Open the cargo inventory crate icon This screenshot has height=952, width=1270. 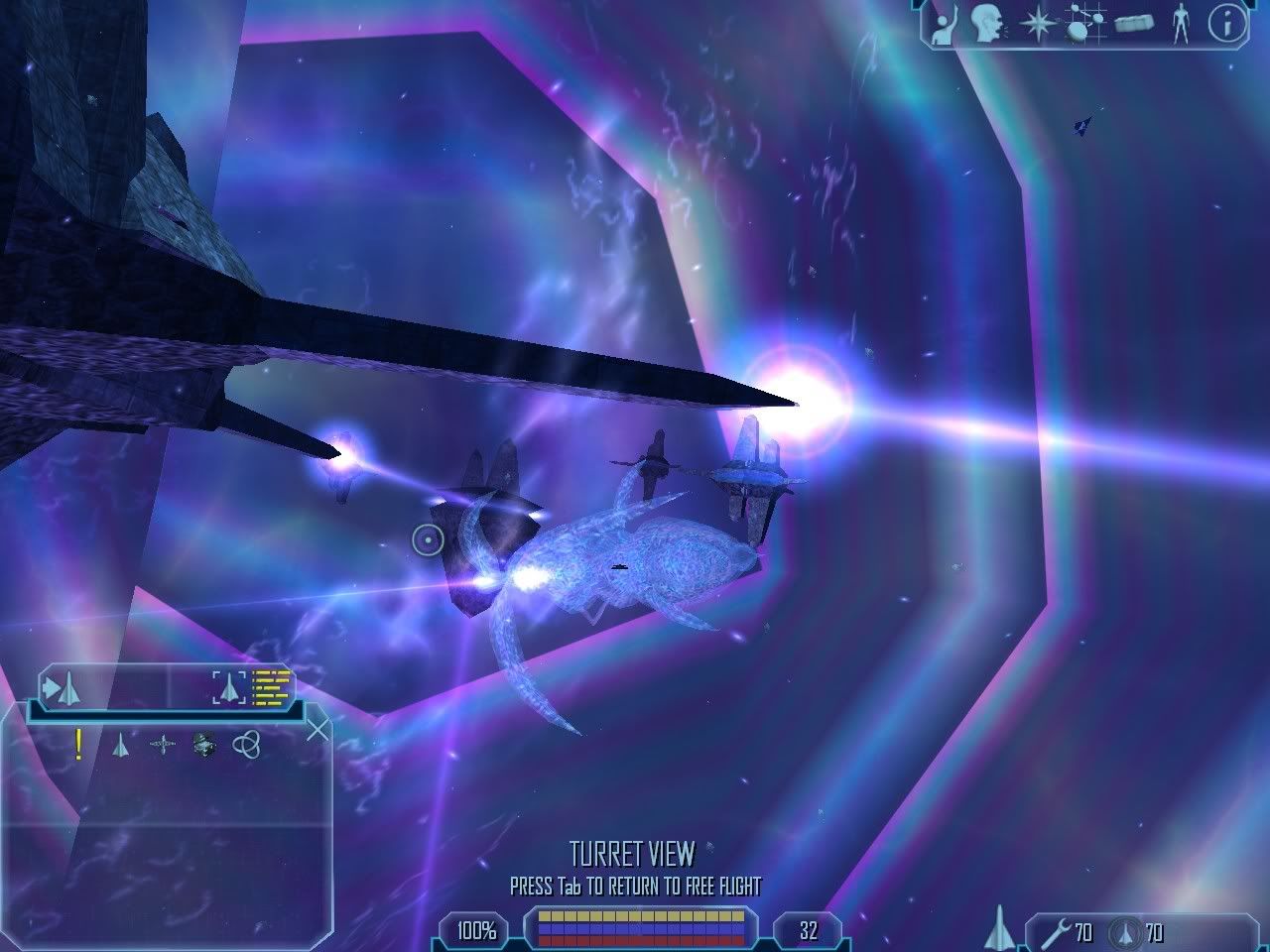[x=1133, y=24]
